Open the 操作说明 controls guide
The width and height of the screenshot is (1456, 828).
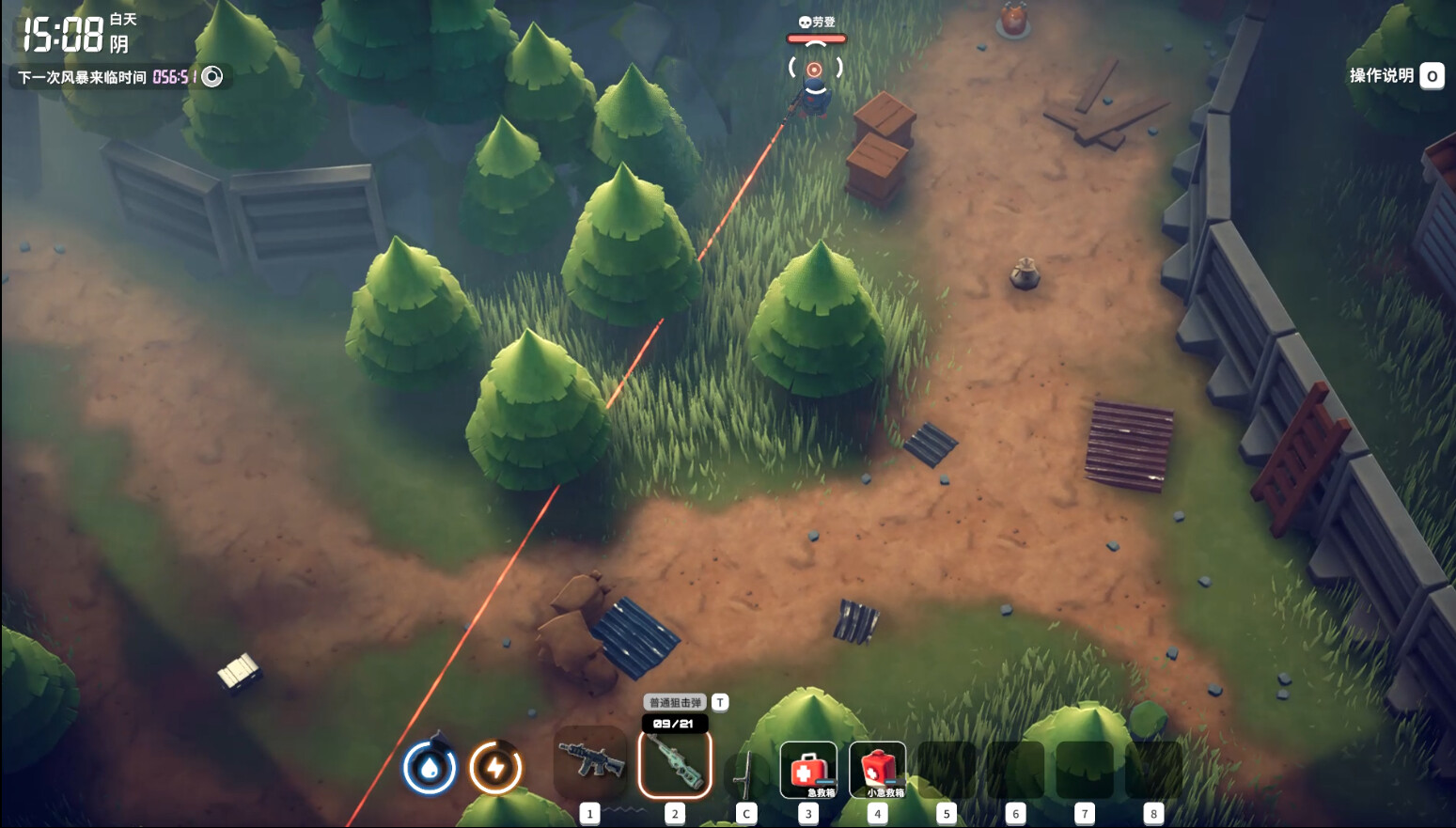(1395, 76)
